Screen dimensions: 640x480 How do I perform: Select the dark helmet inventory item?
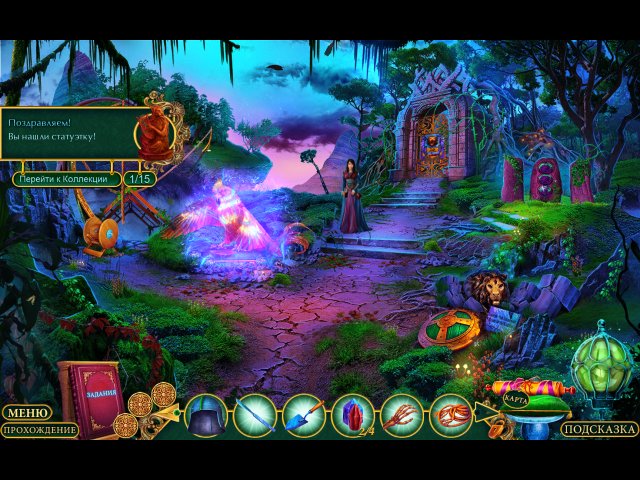tap(207, 415)
